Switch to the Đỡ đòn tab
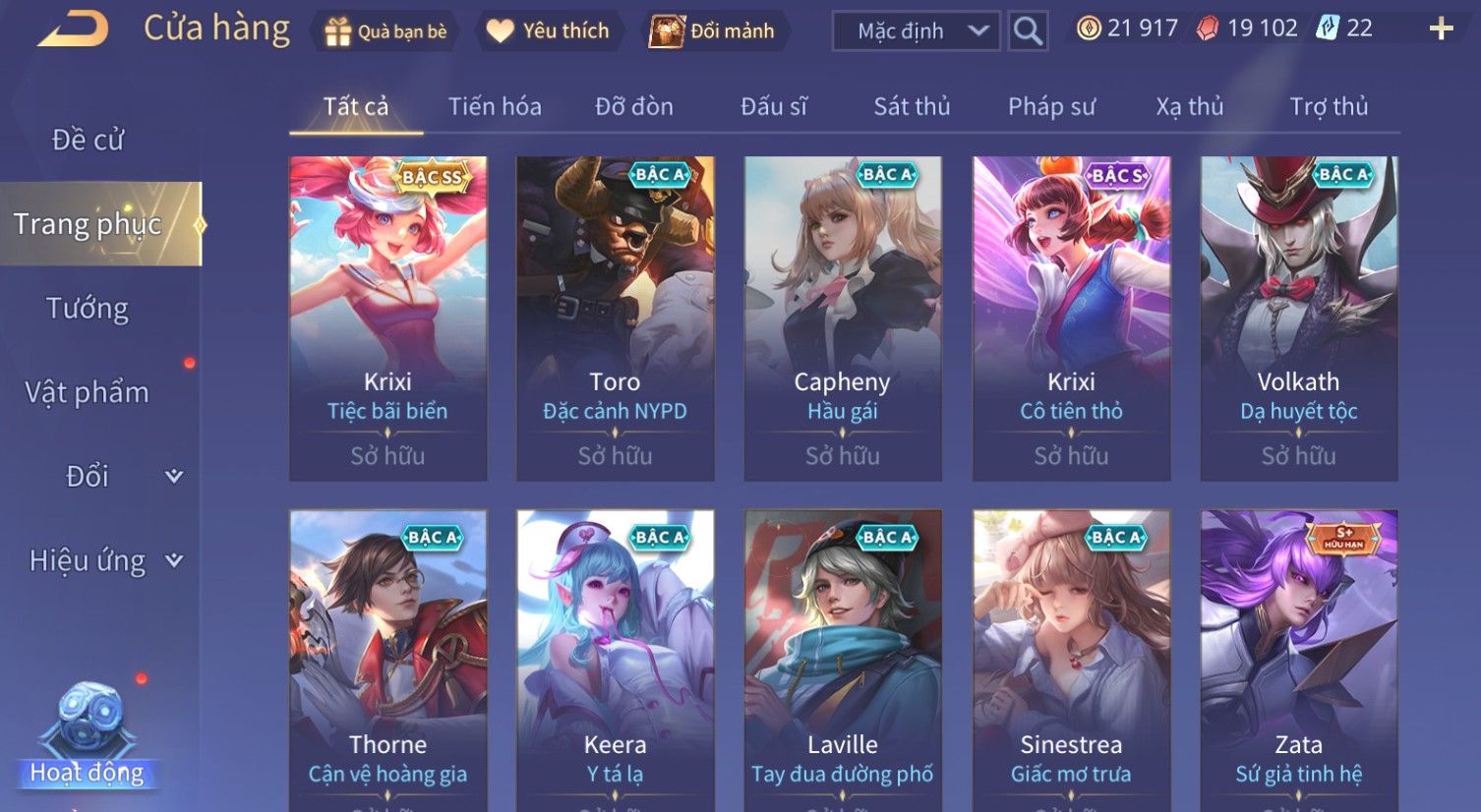The image size is (1481, 812). 634,106
